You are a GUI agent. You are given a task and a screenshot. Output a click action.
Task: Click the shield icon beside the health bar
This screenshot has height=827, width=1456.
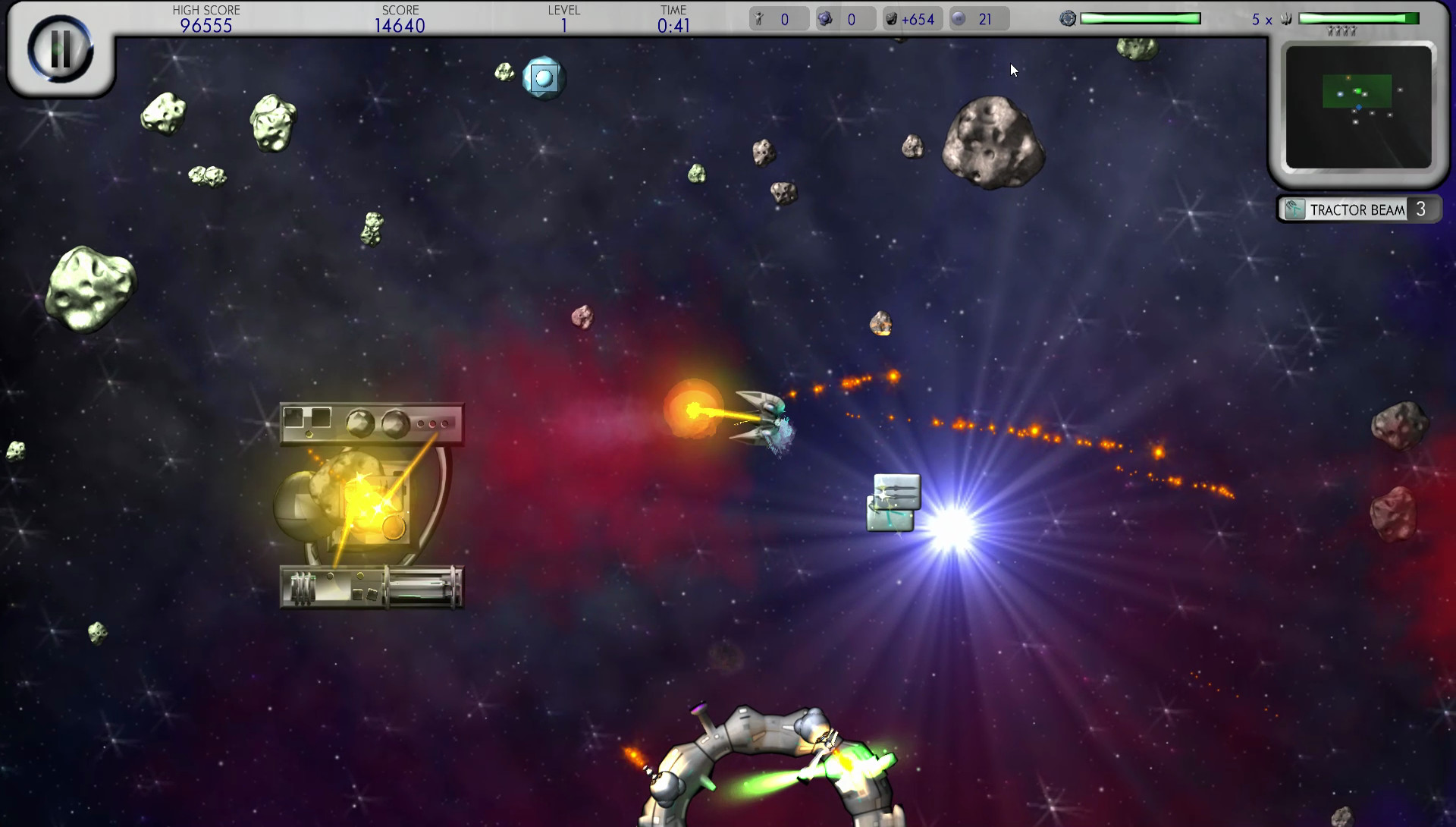(1068, 17)
